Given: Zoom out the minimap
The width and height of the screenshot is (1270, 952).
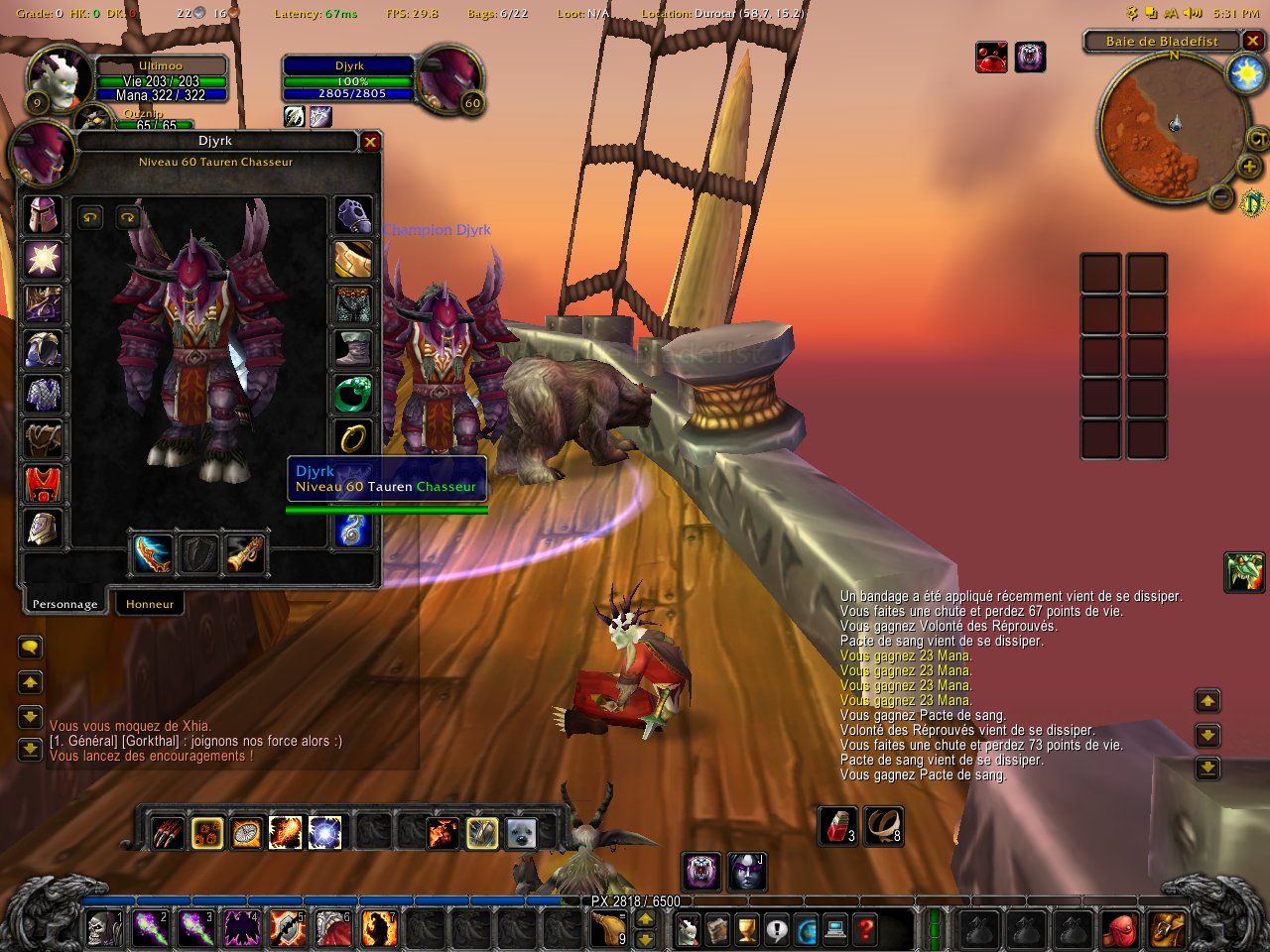Looking at the screenshot, I should coord(1221,197).
